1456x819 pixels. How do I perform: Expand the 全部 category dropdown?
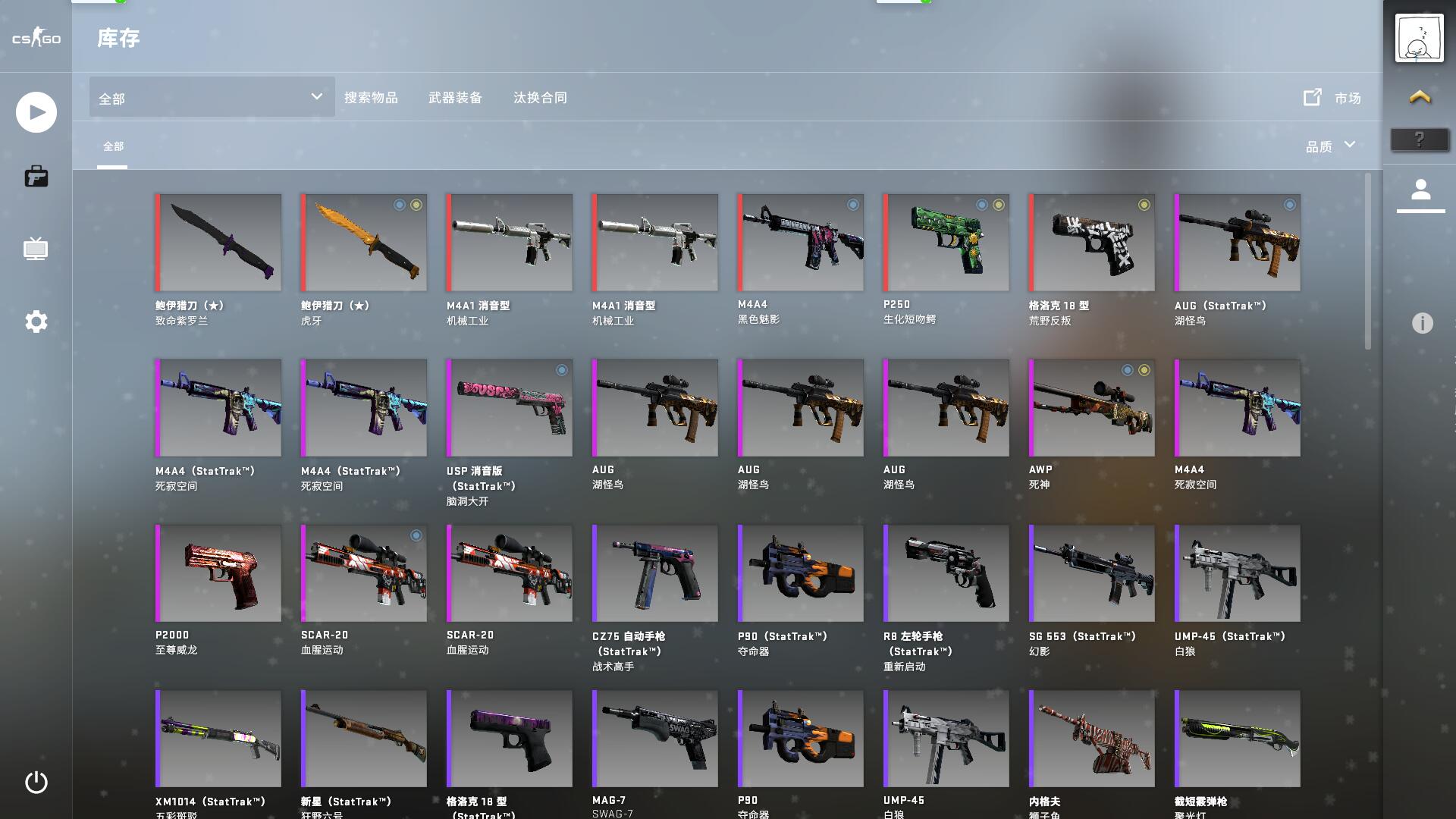(212, 98)
